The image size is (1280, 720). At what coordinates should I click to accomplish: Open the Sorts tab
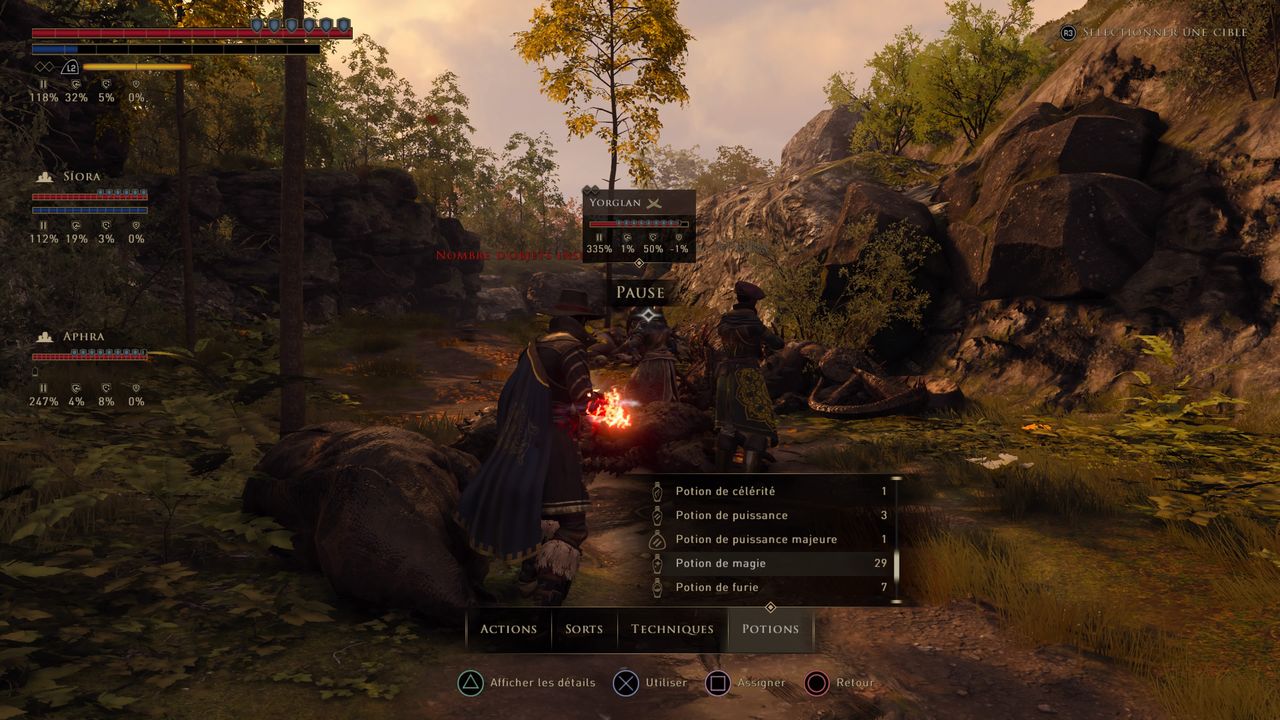[x=584, y=629]
